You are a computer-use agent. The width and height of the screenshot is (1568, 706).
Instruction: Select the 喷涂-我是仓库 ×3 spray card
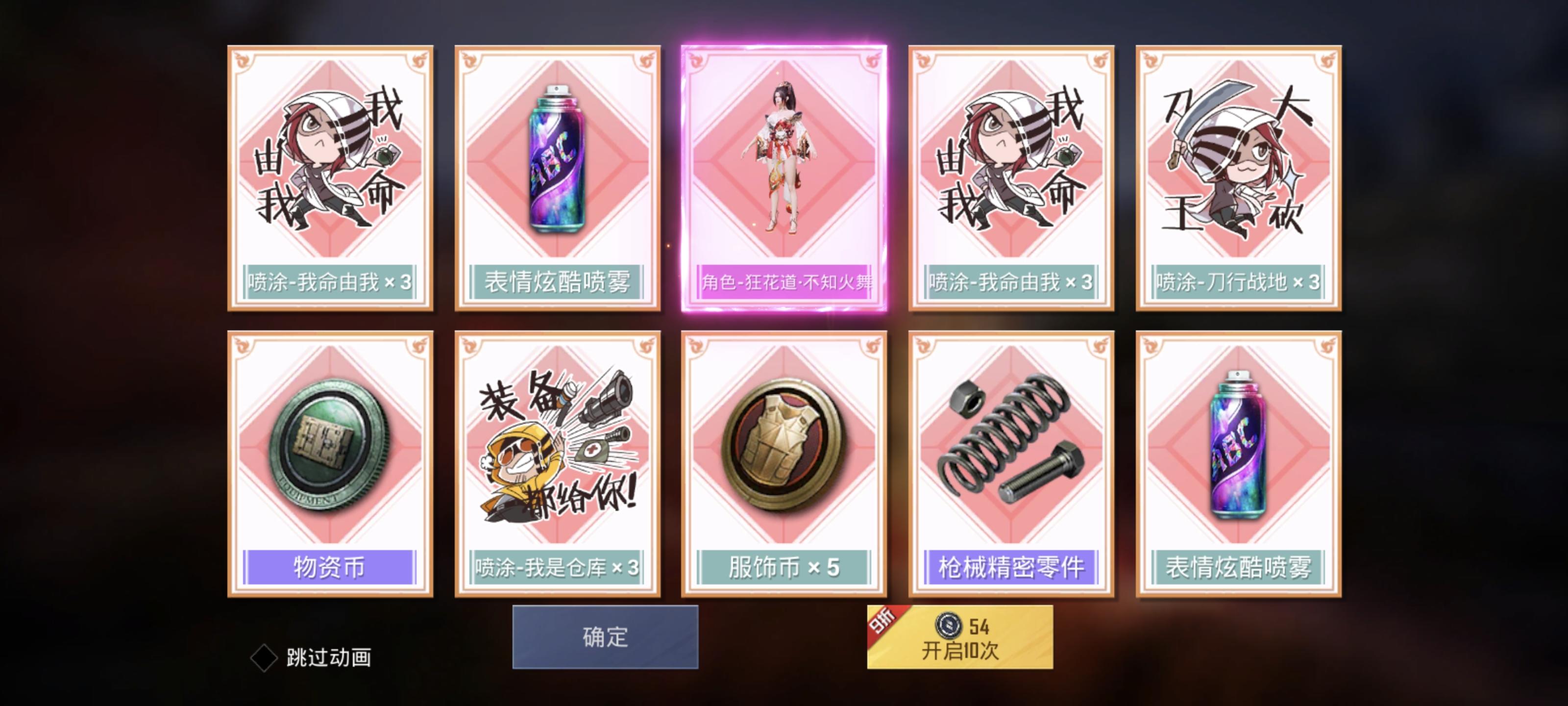(557, 463)
